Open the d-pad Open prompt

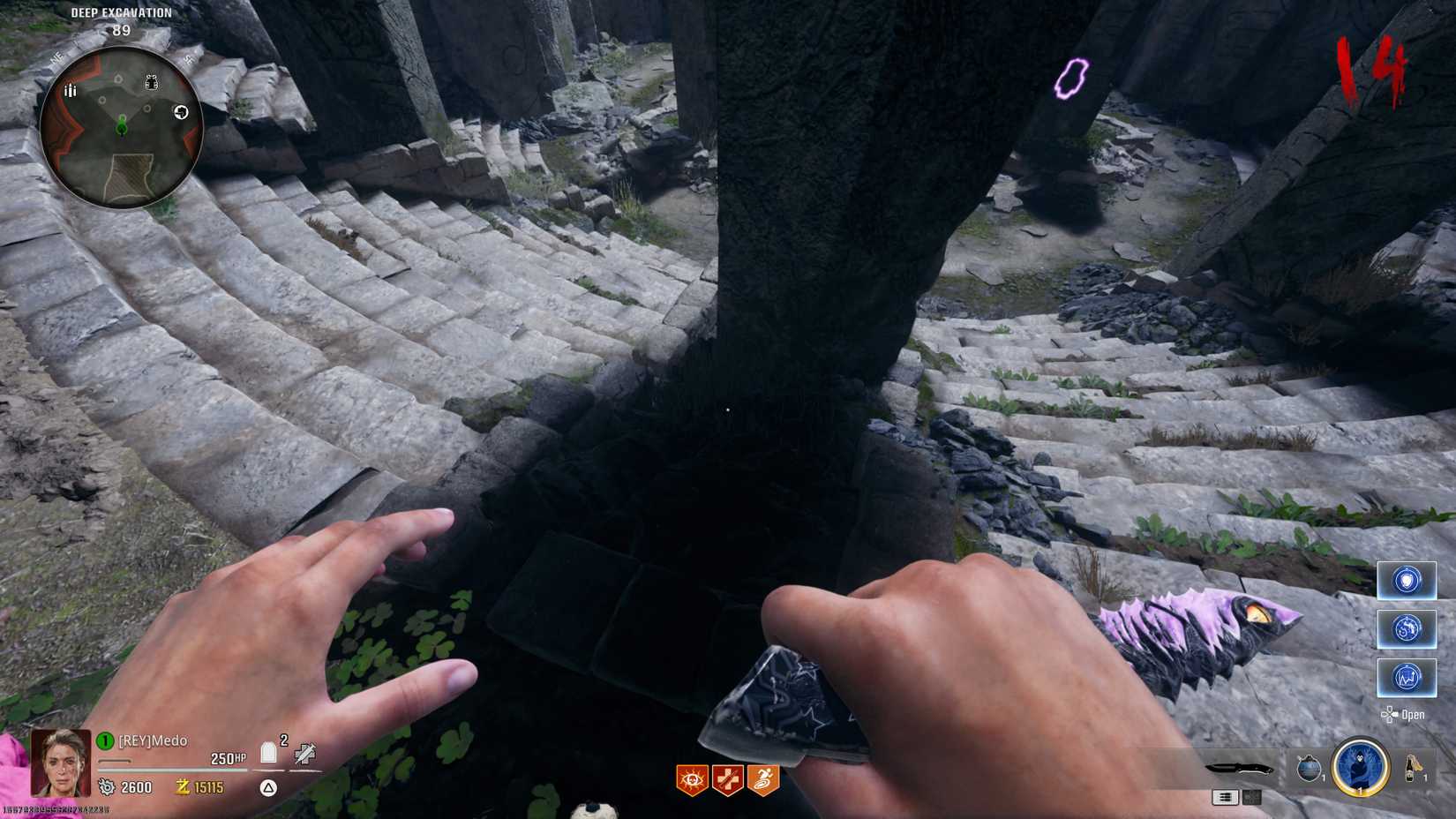pos(1403,714)
